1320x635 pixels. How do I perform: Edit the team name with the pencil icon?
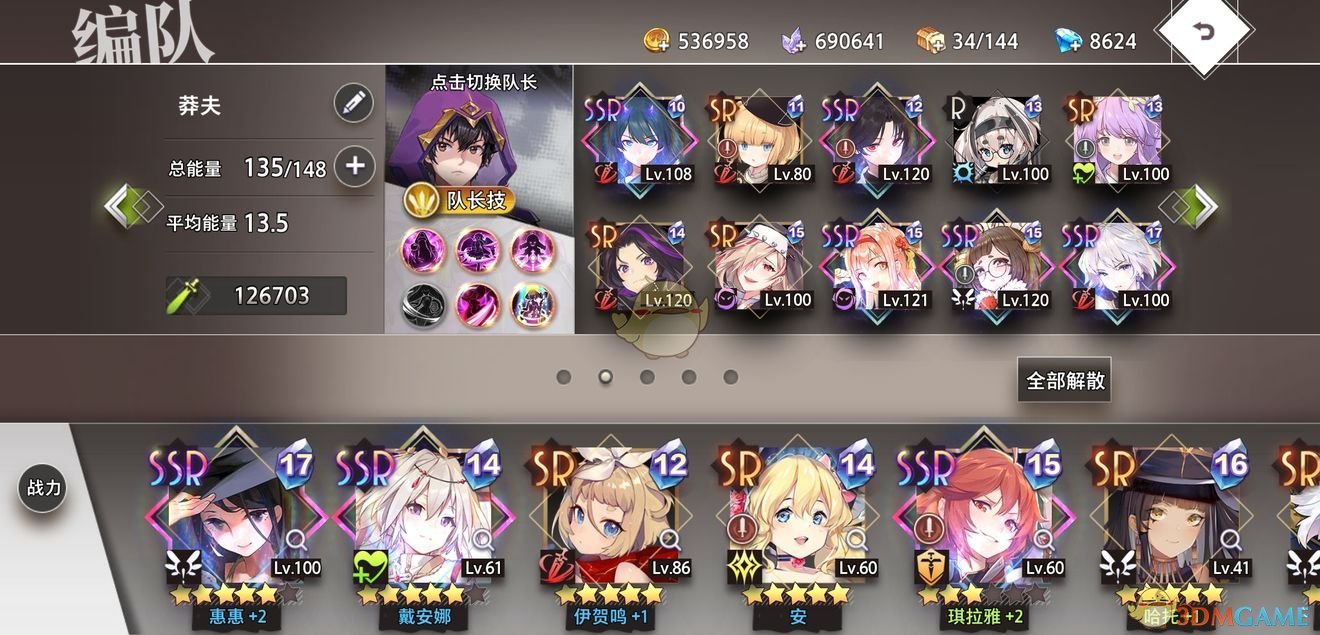point(353,103)
